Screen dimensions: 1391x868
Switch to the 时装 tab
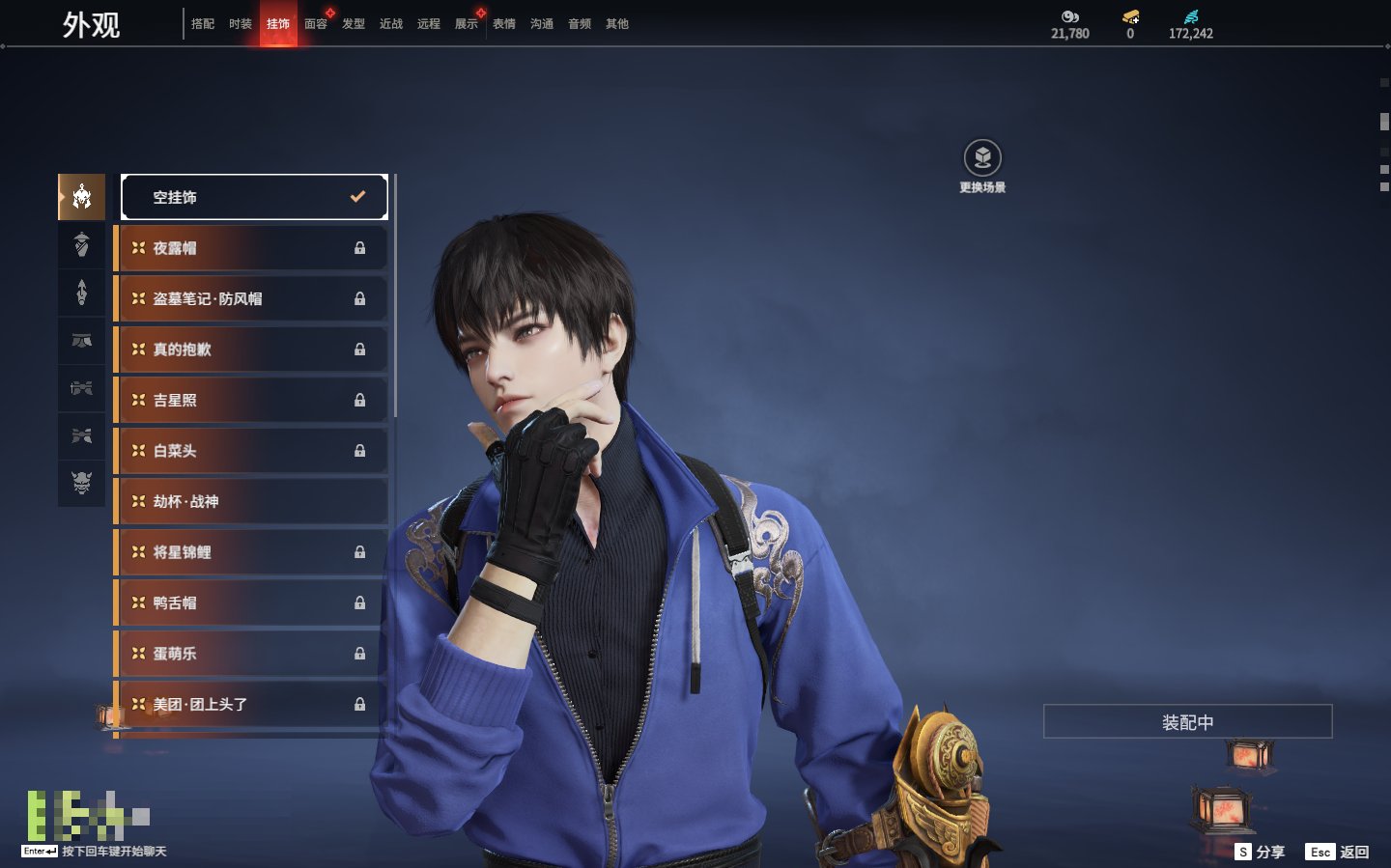point(241,24)
